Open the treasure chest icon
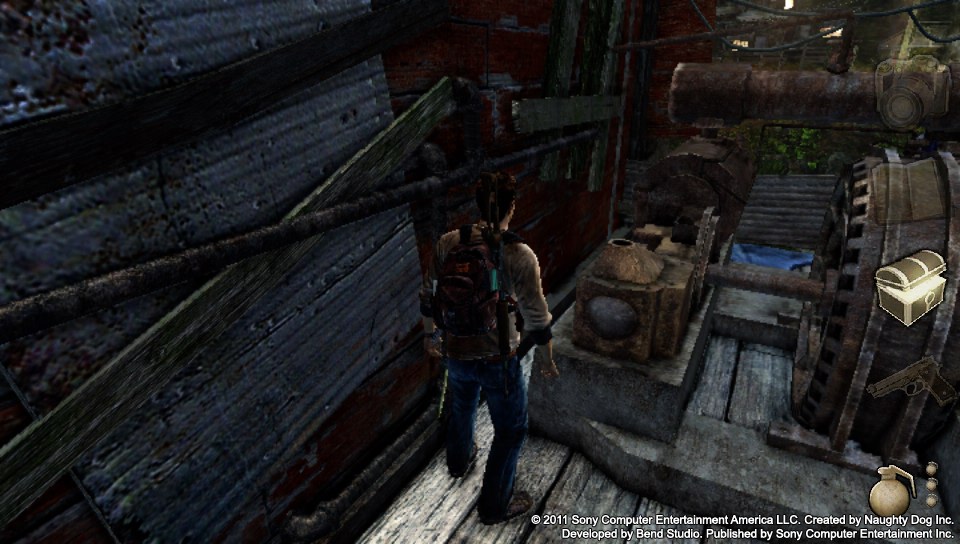Viewport: 960px width, 544px height. (x=911, y=287)
